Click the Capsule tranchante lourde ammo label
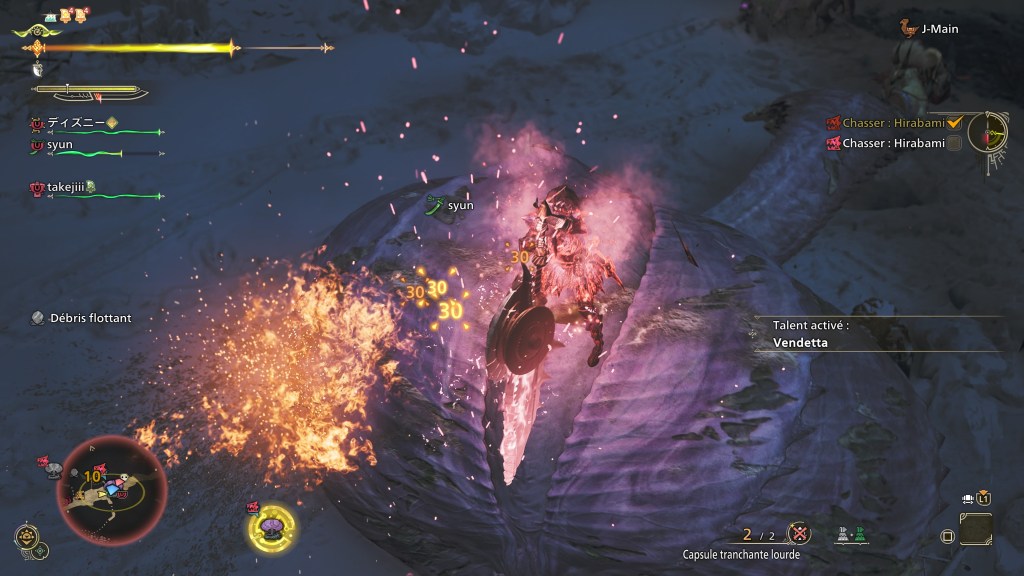Viewport: 1024px width, 576px height. coord(740,555)
